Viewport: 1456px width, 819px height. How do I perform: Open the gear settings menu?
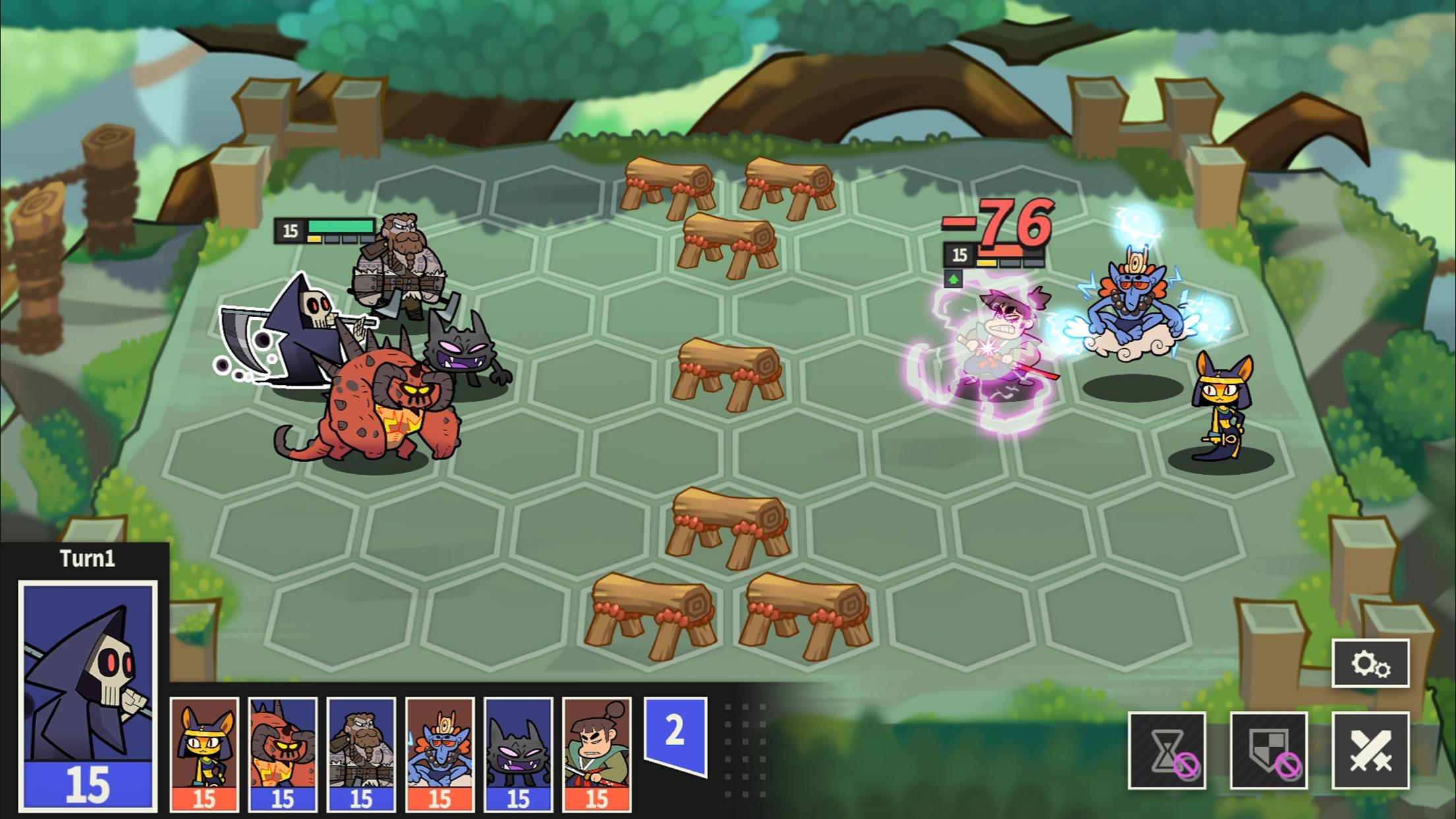(1370, 663)
